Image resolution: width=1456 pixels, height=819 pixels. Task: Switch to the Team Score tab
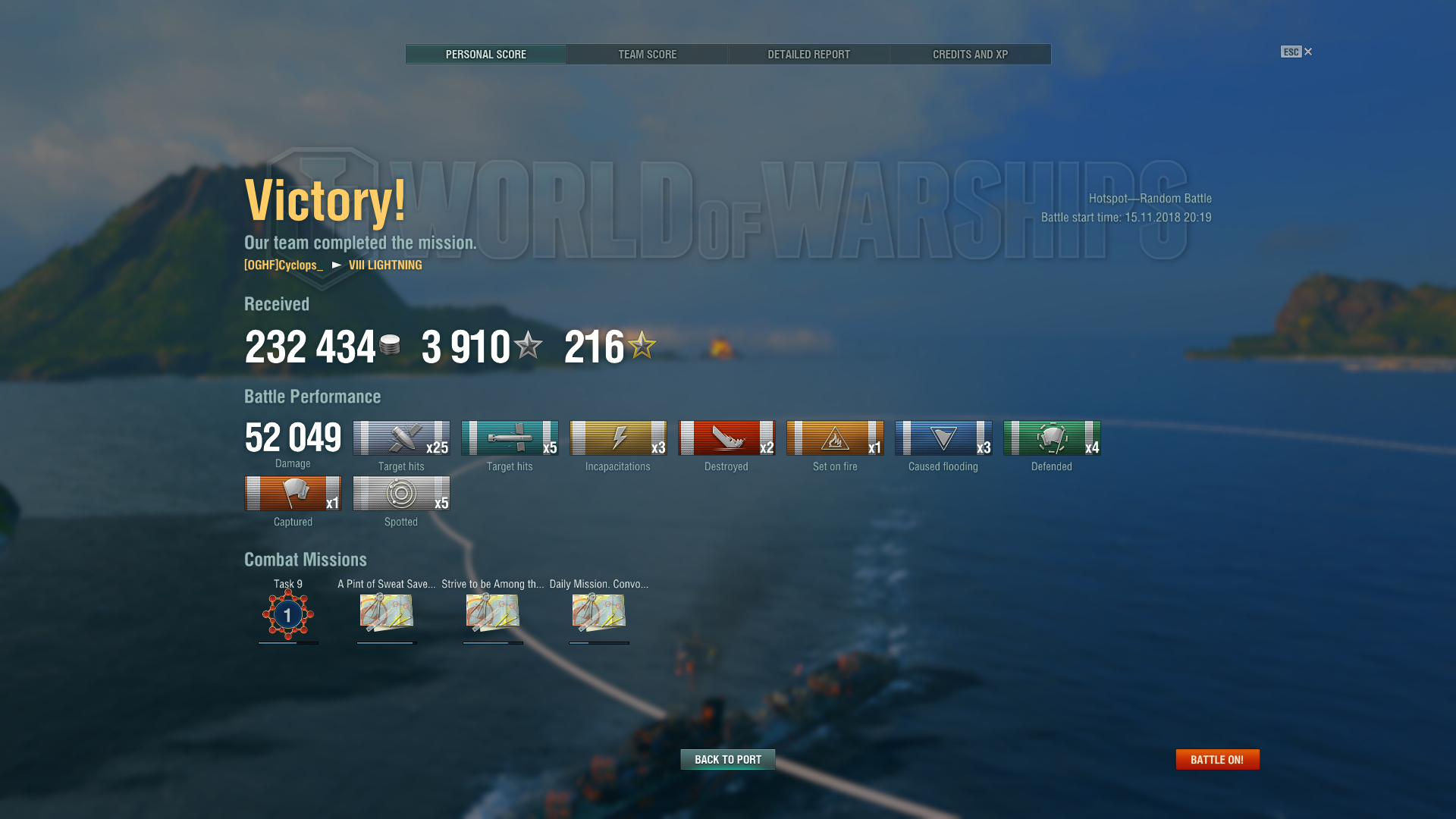(647, 55)
